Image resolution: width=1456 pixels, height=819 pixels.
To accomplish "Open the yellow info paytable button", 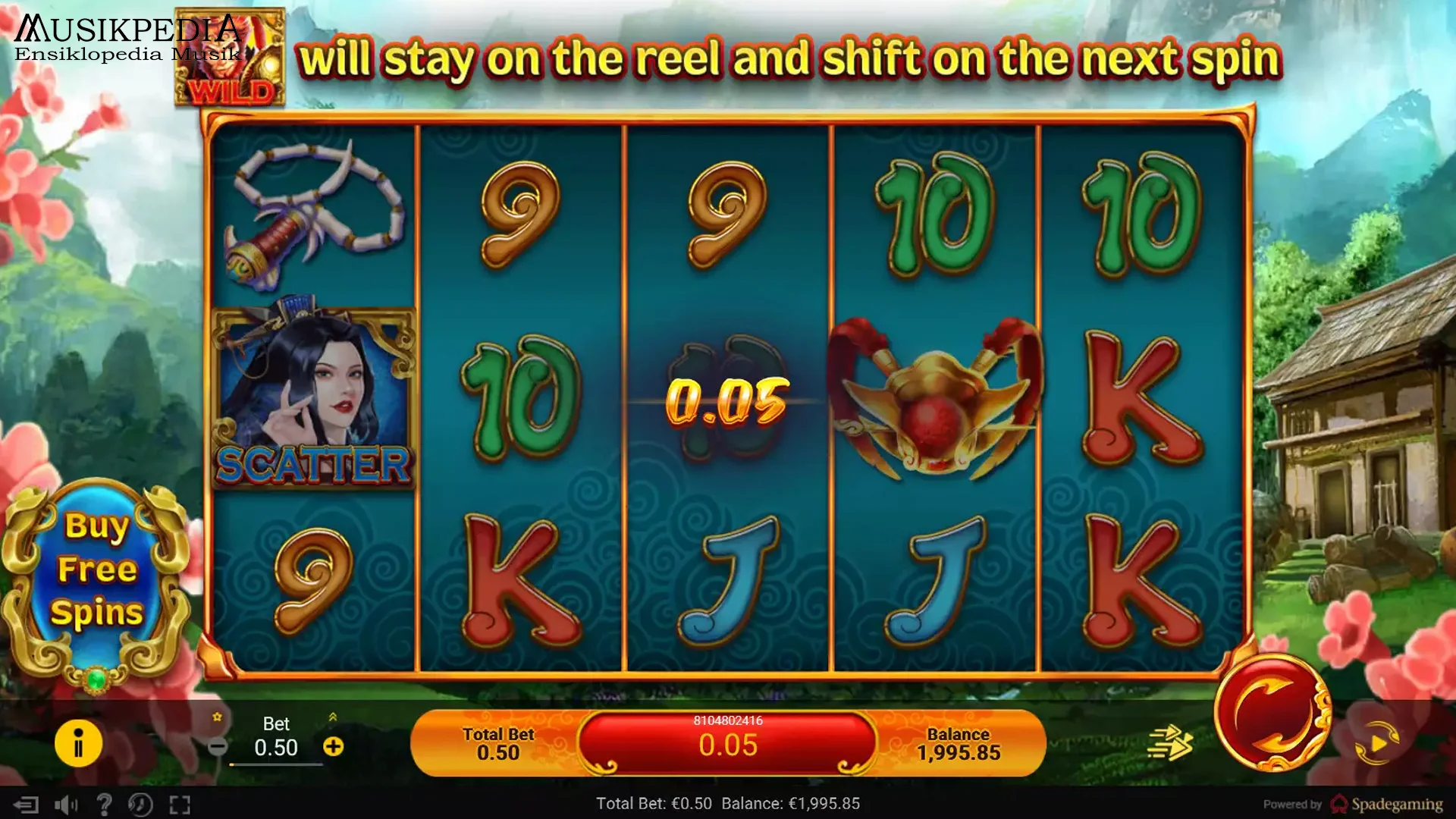I will [78, 743].
